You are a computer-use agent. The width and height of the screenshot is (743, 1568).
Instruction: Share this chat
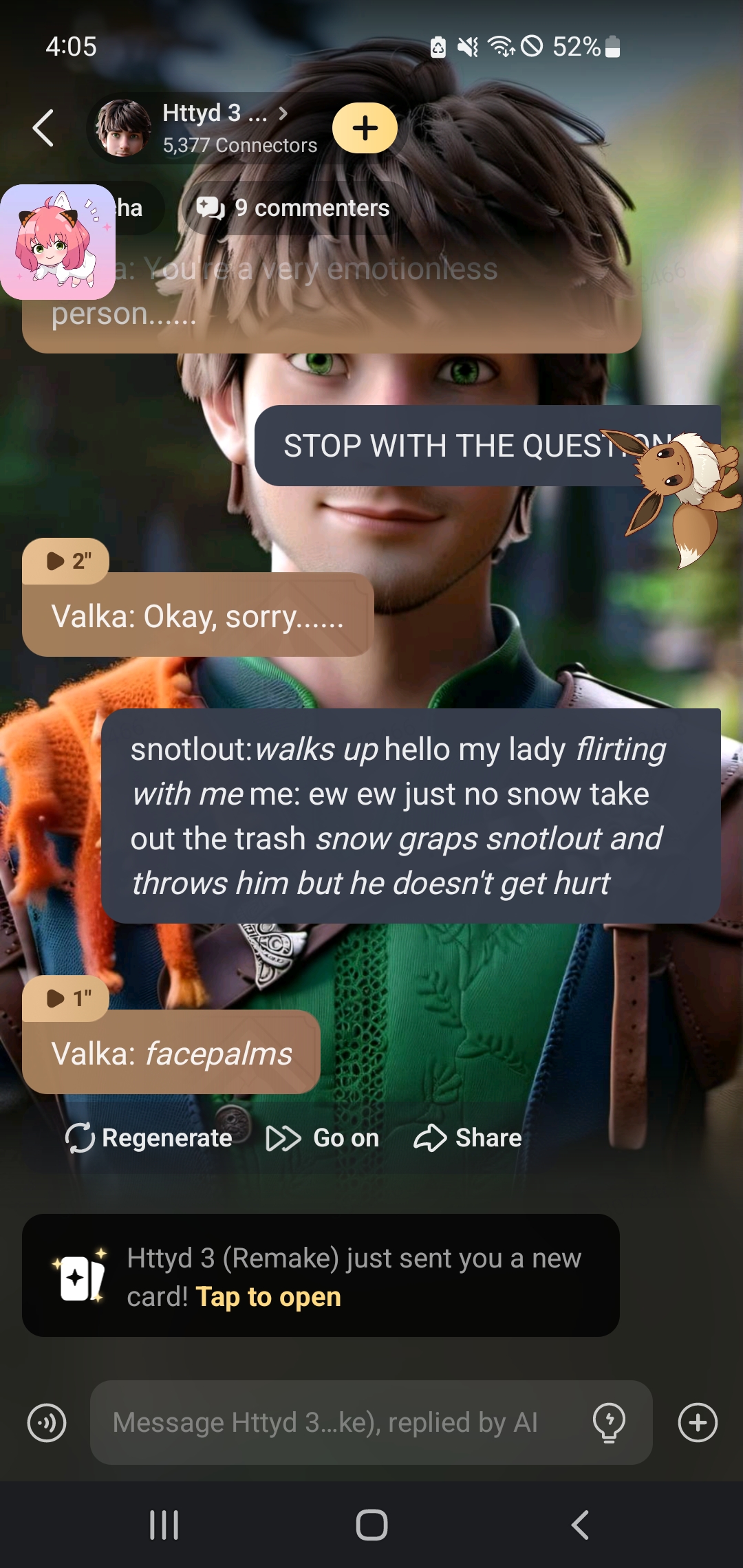(468, 1138)
